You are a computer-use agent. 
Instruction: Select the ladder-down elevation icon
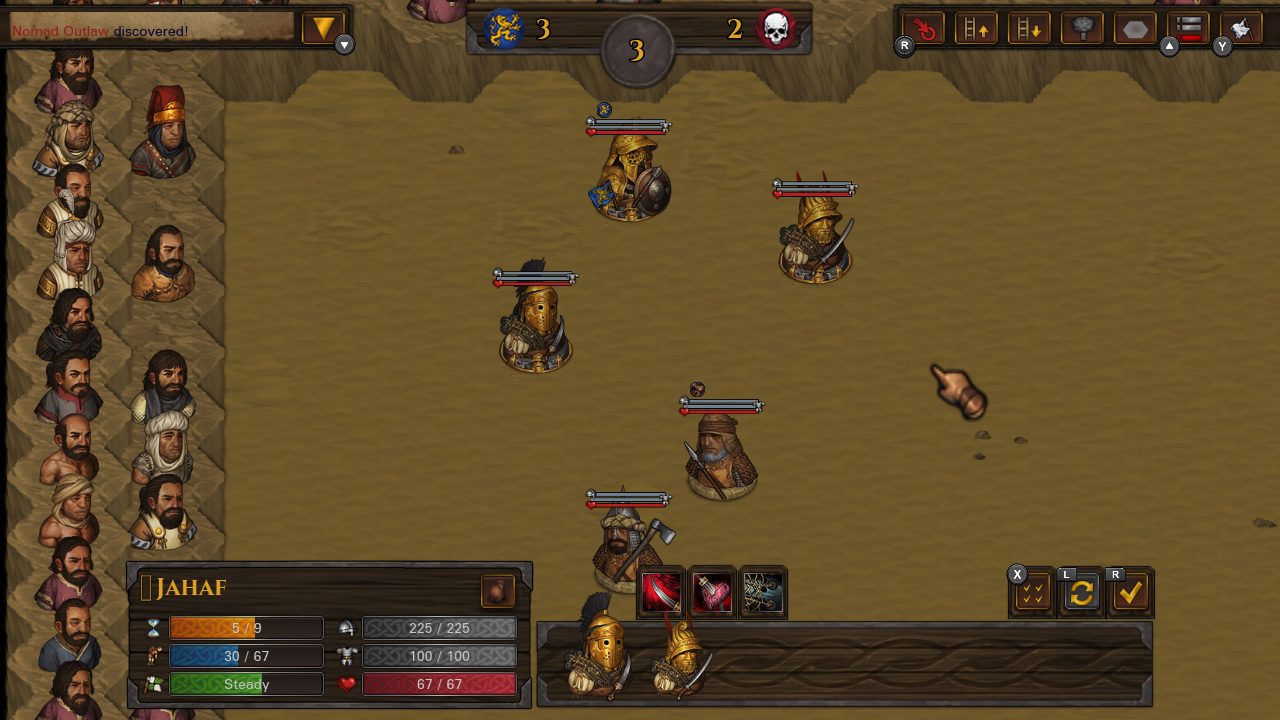pos(1030,28)
